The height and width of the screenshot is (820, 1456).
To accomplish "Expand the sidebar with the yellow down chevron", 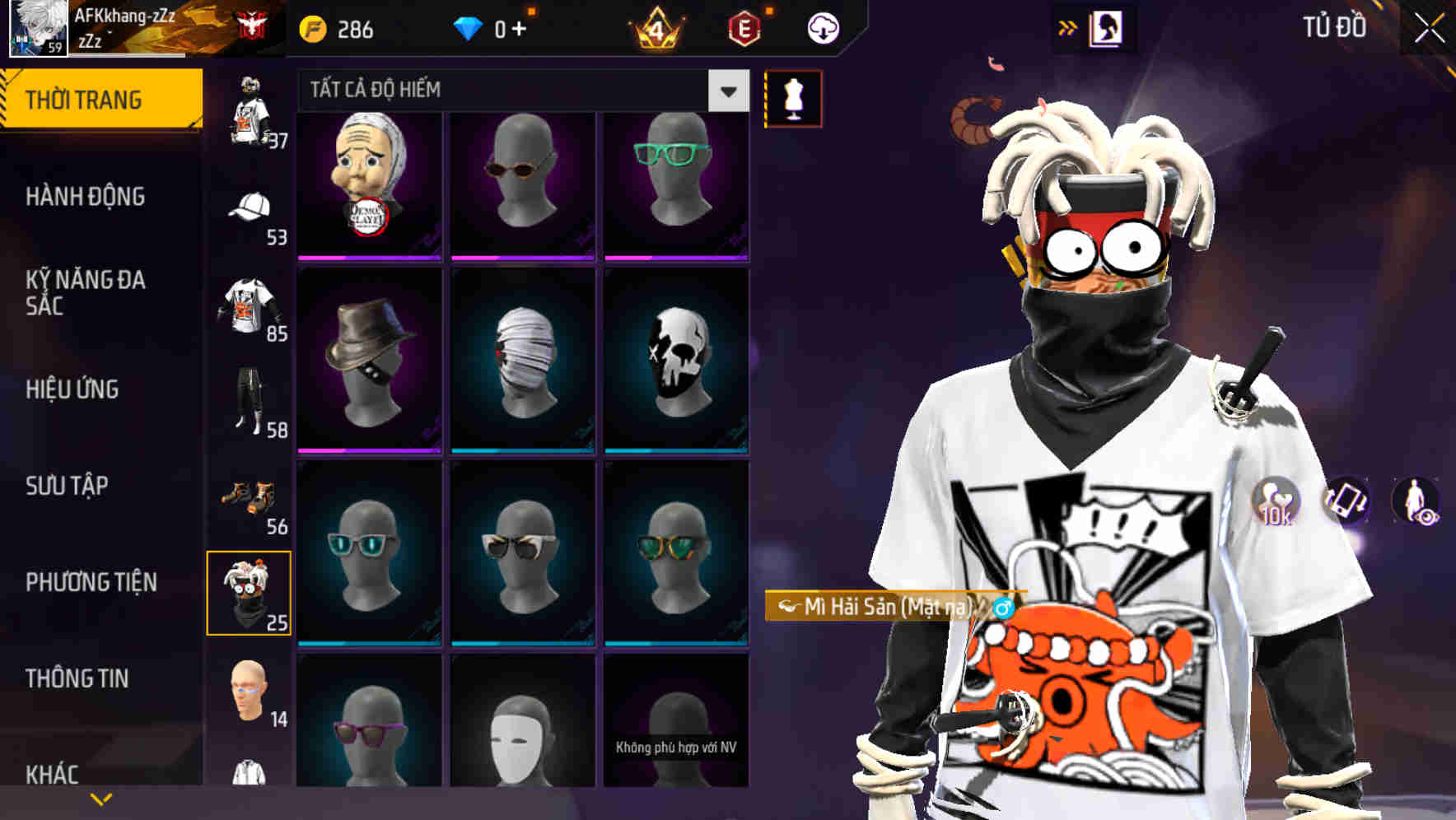I will [100, 797].
